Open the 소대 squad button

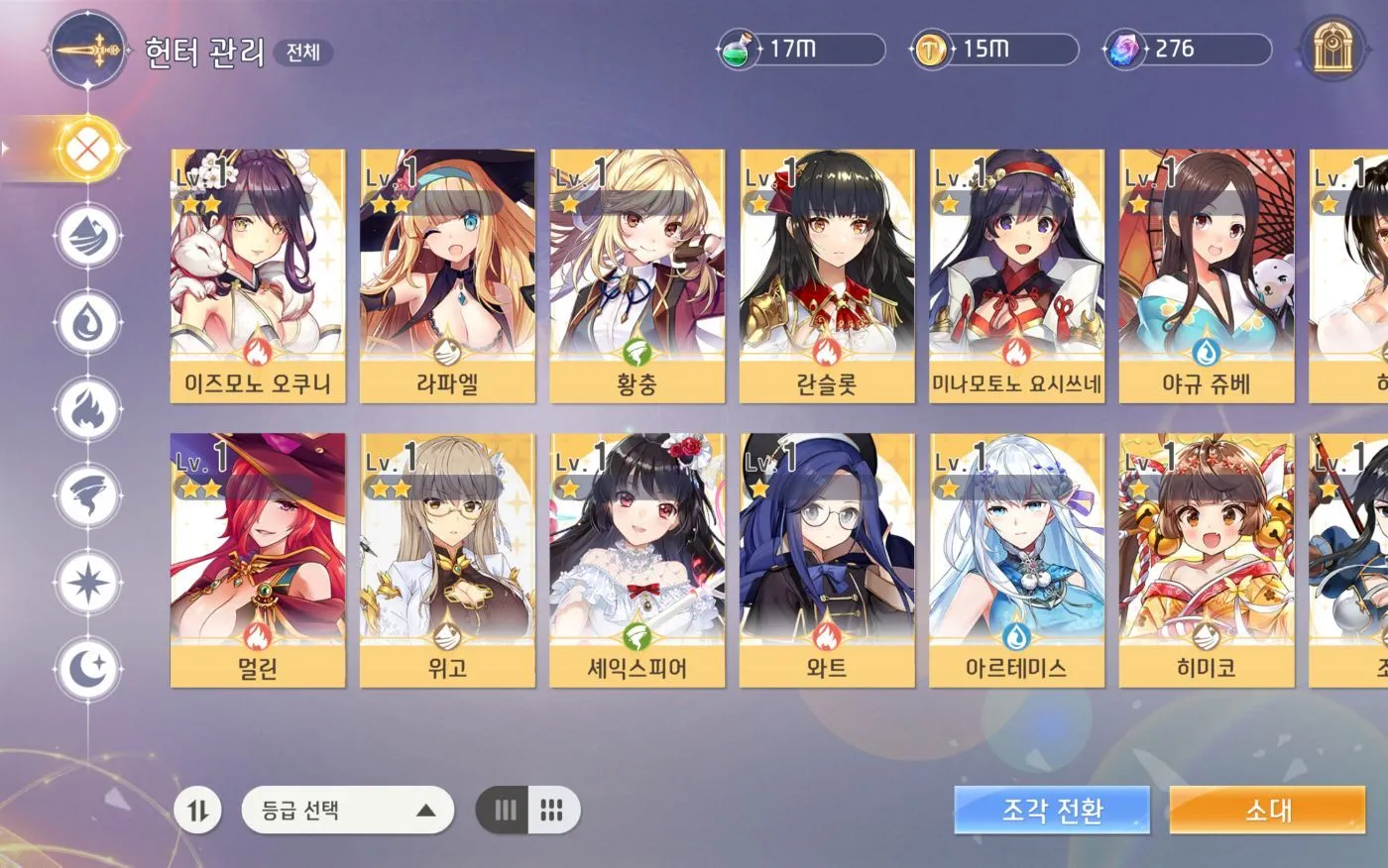[1268, 811]
